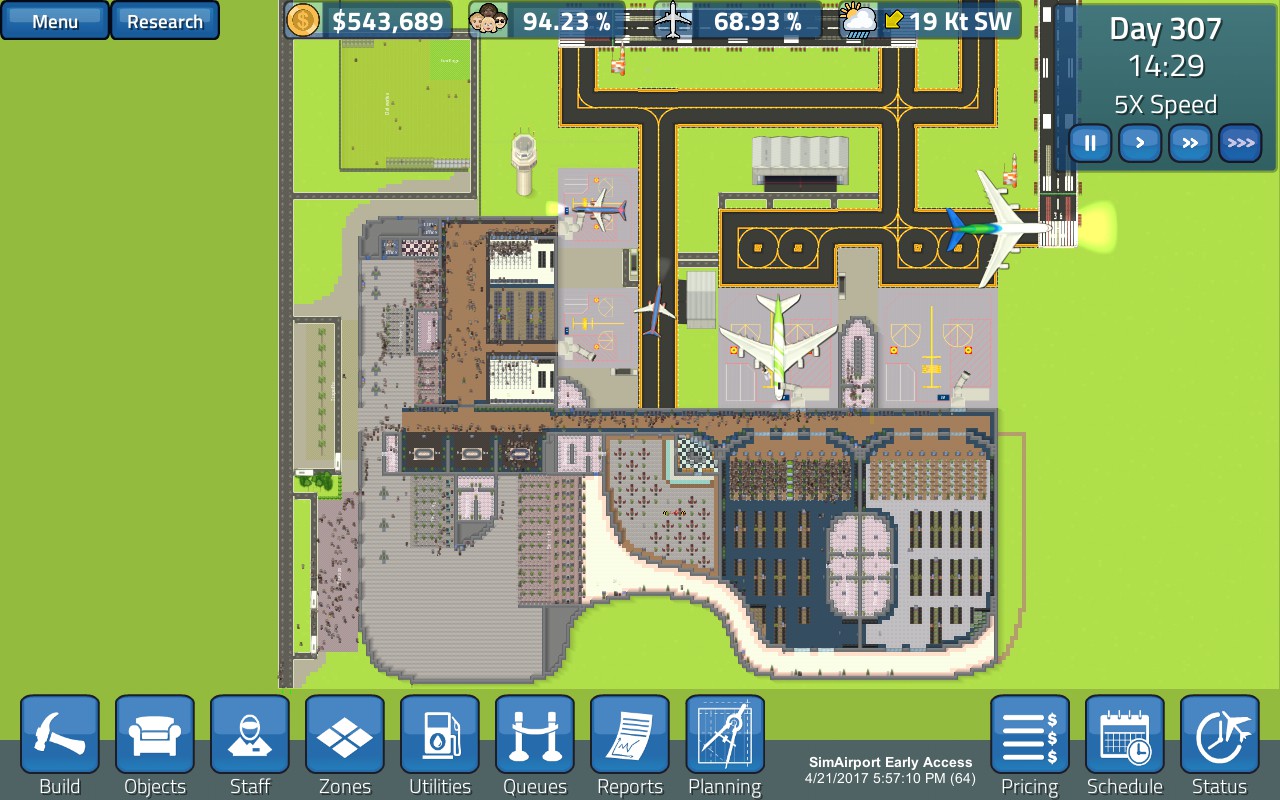Pause the game simulation

pos(1089,143)
